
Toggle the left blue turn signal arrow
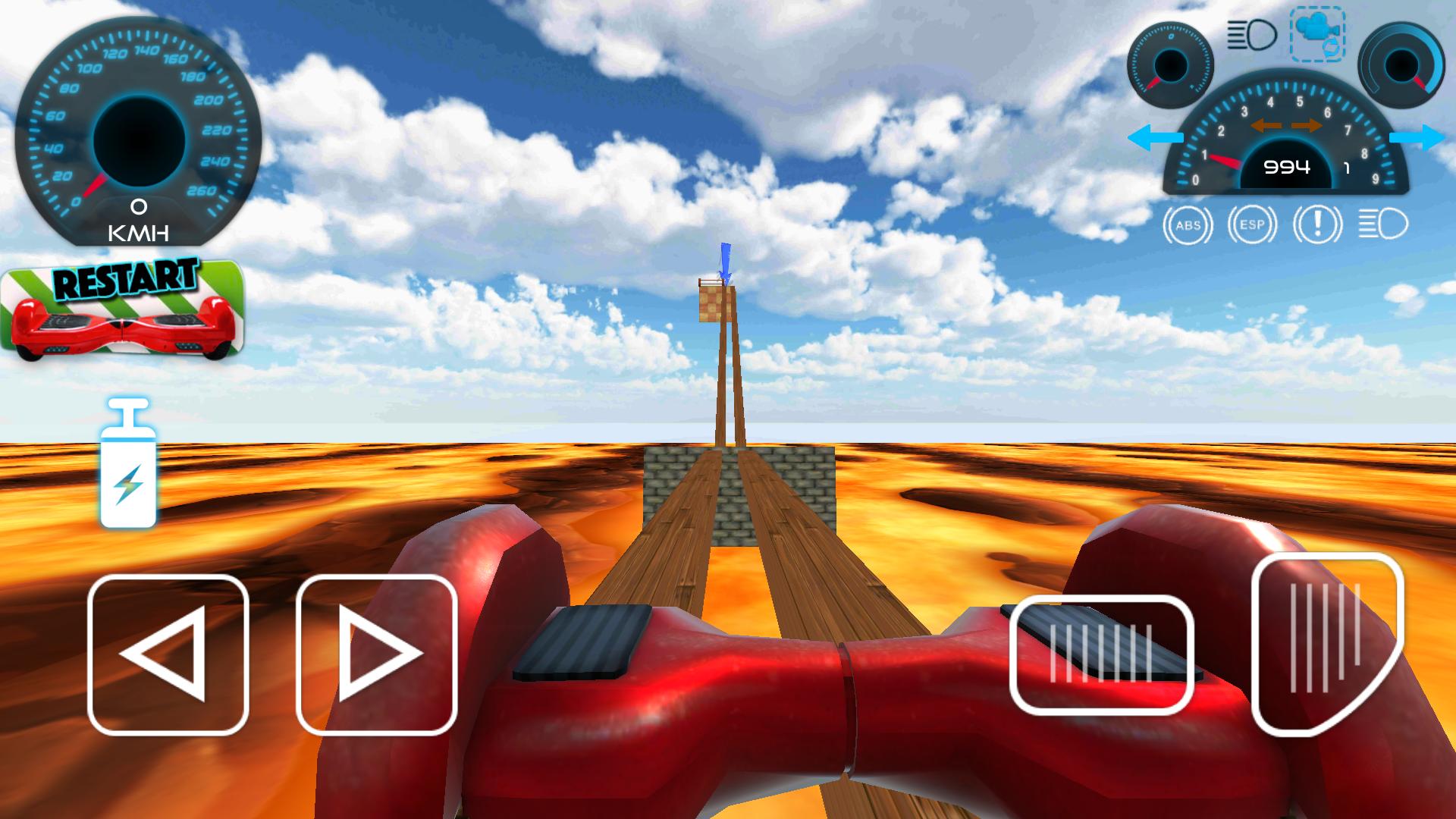pos(1156,136)
